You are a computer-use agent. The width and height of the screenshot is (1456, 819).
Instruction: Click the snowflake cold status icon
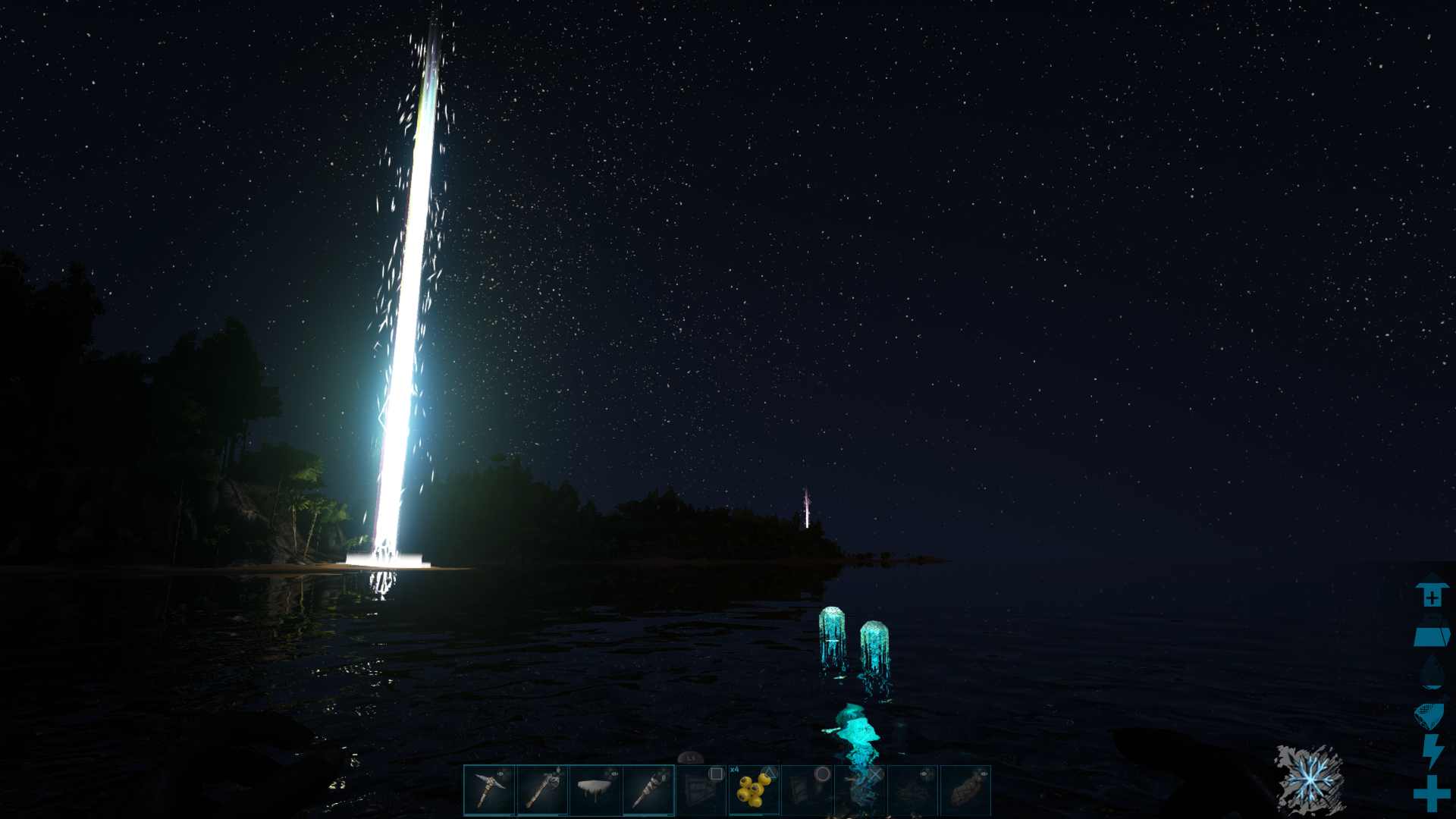(x=1310, y=779)
